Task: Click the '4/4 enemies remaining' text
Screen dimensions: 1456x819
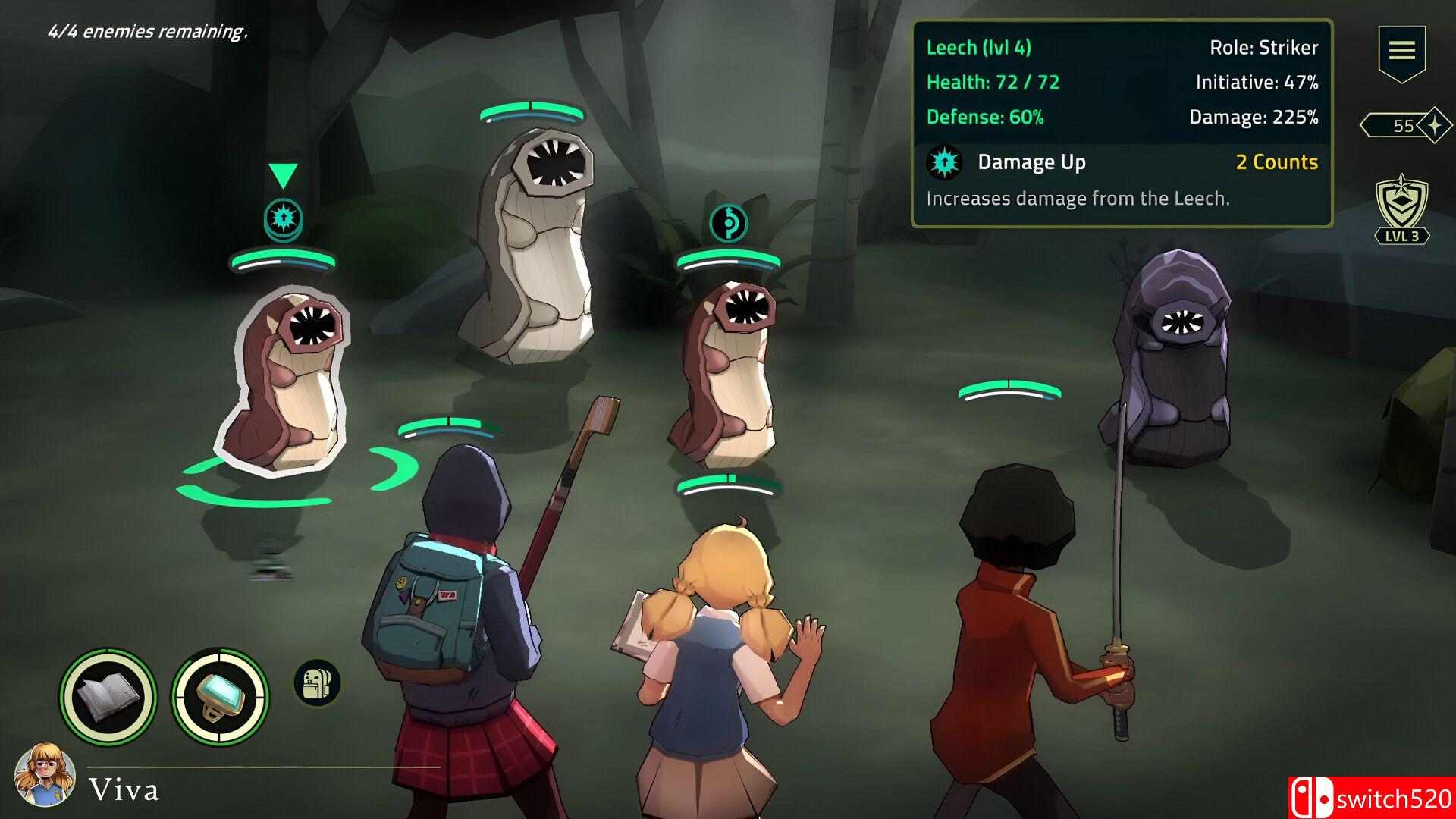Action: click(x=148, y=33)
